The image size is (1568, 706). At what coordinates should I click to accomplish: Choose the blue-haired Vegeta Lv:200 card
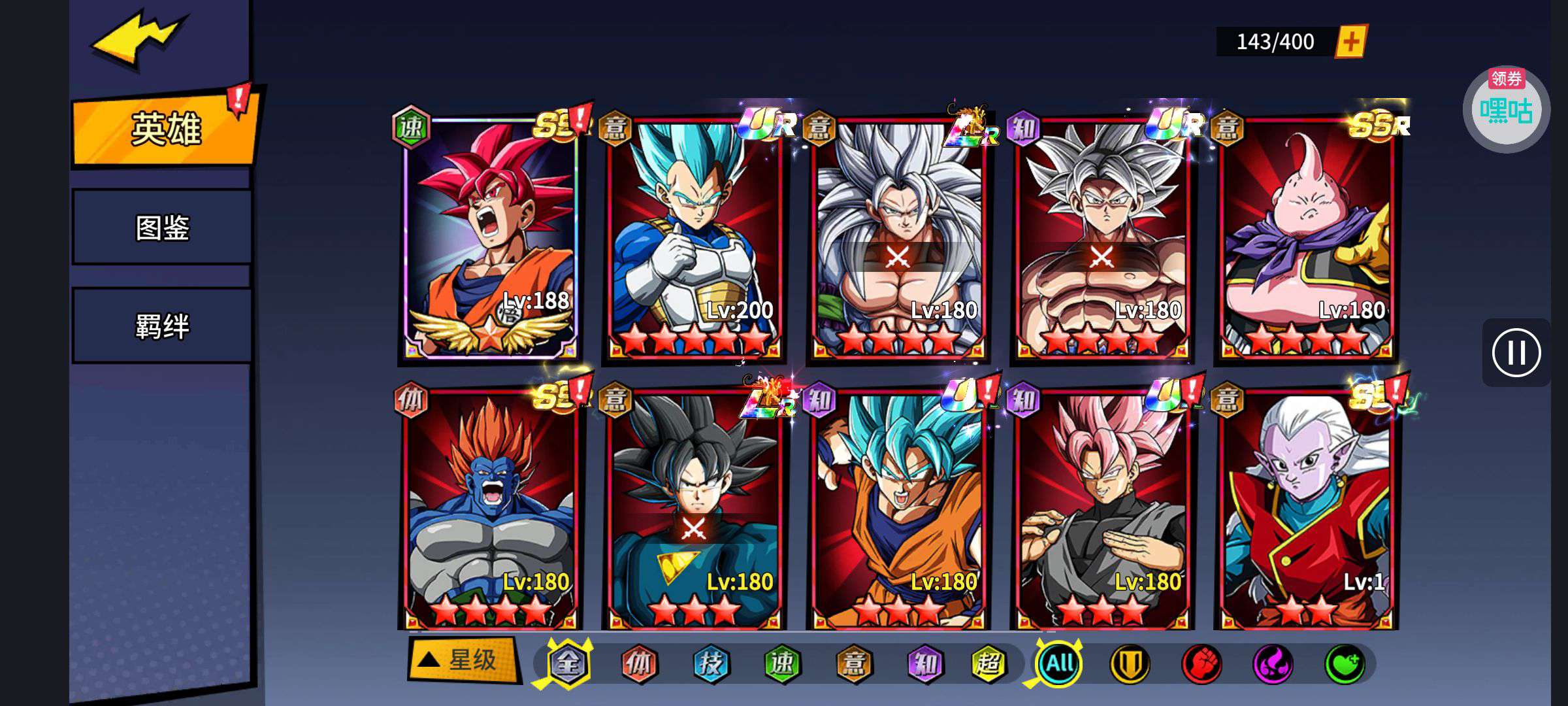click(x=694, y=239)
